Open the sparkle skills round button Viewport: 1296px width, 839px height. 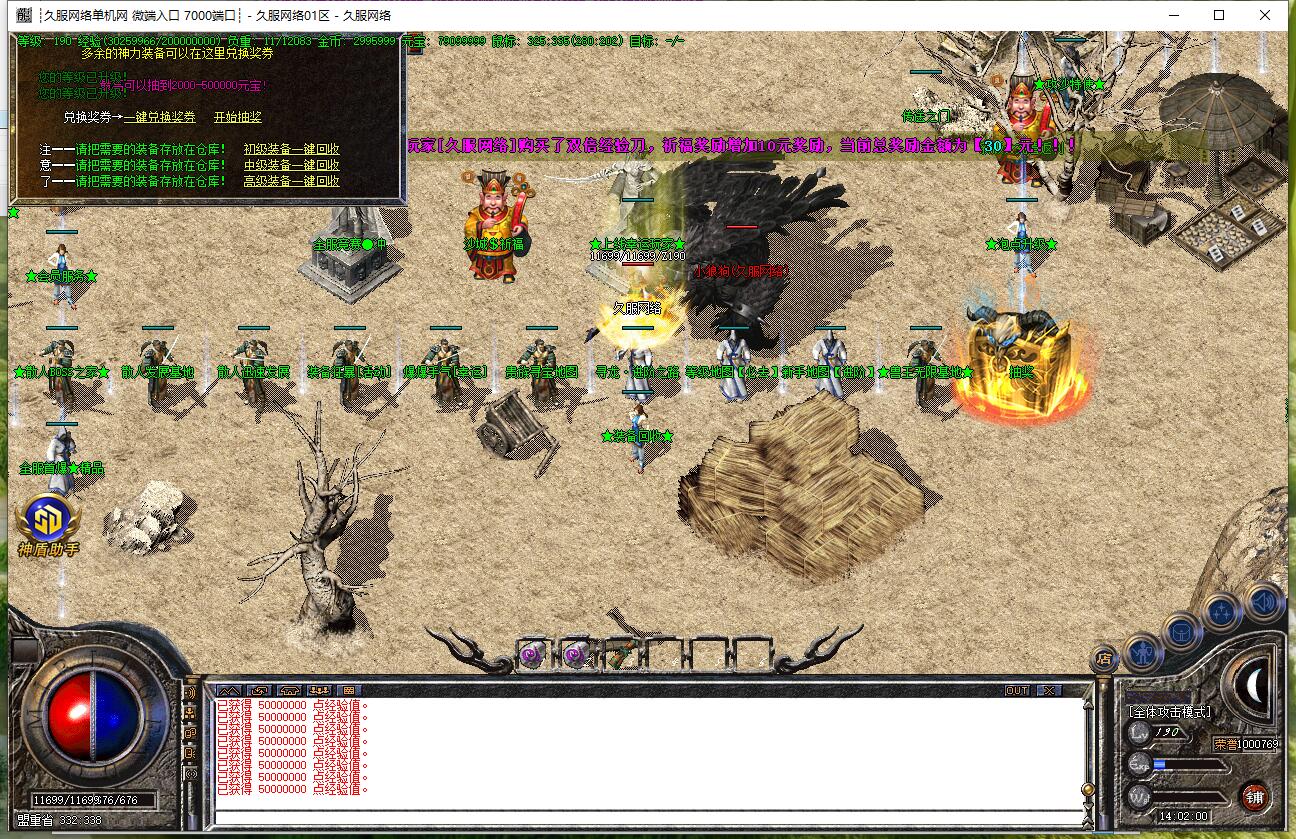coord(1222,612)
